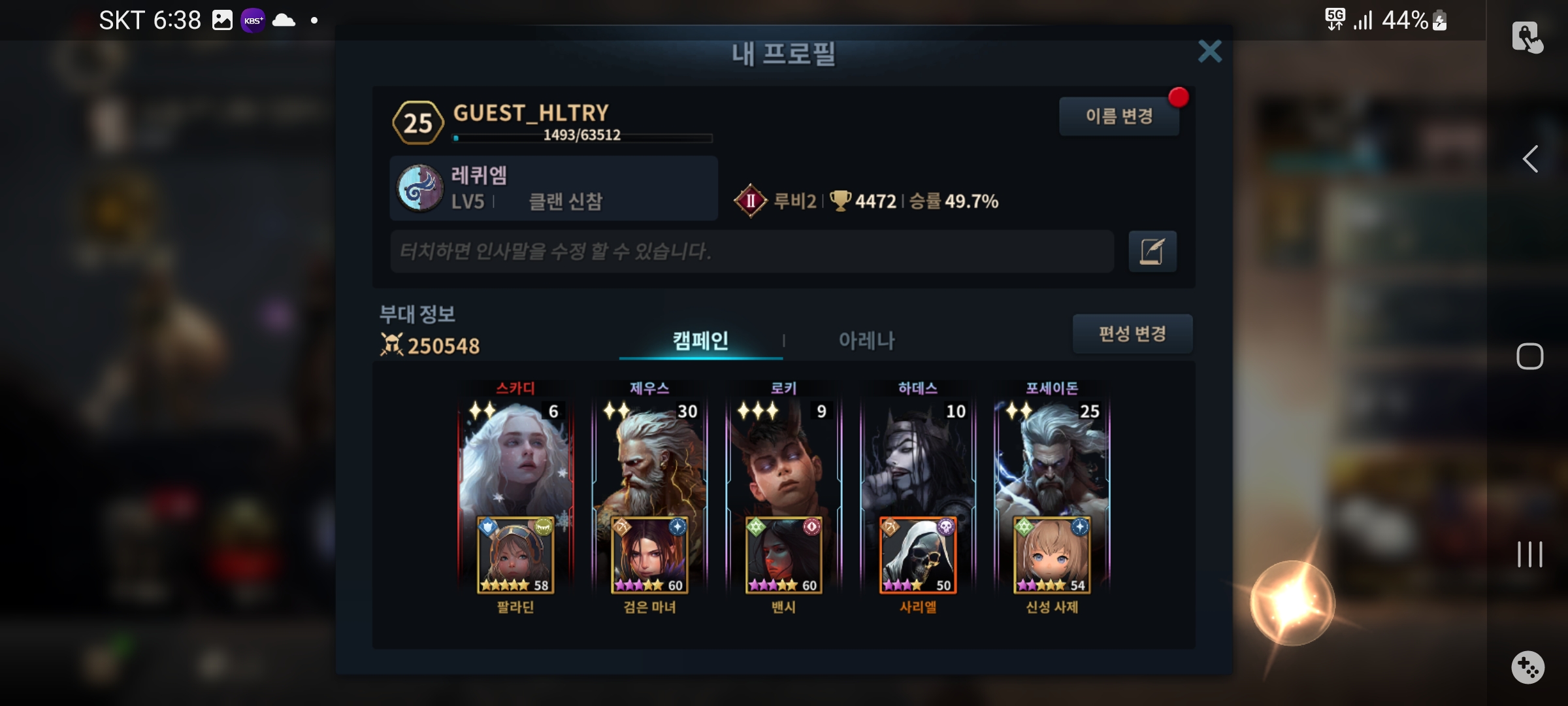Open 편성 변경 formation change
Screen dimensions: 1568x706
point(1132,334)
